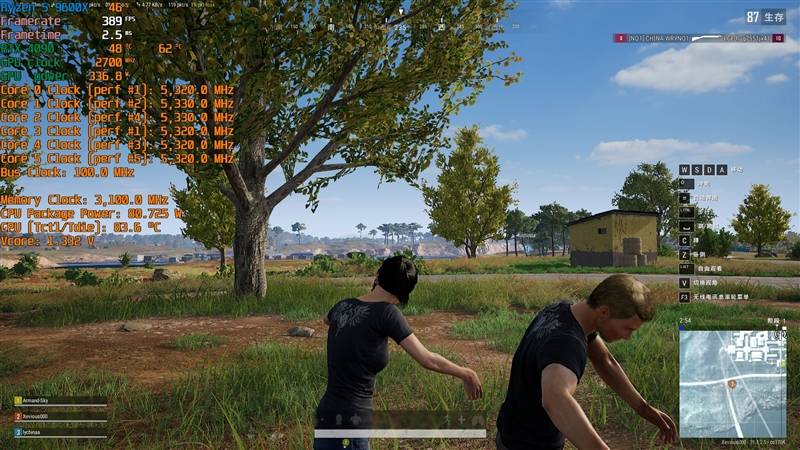
Task: Click the kill feed entry at top right
Action: pyautogui.click(x=699, y=38)
